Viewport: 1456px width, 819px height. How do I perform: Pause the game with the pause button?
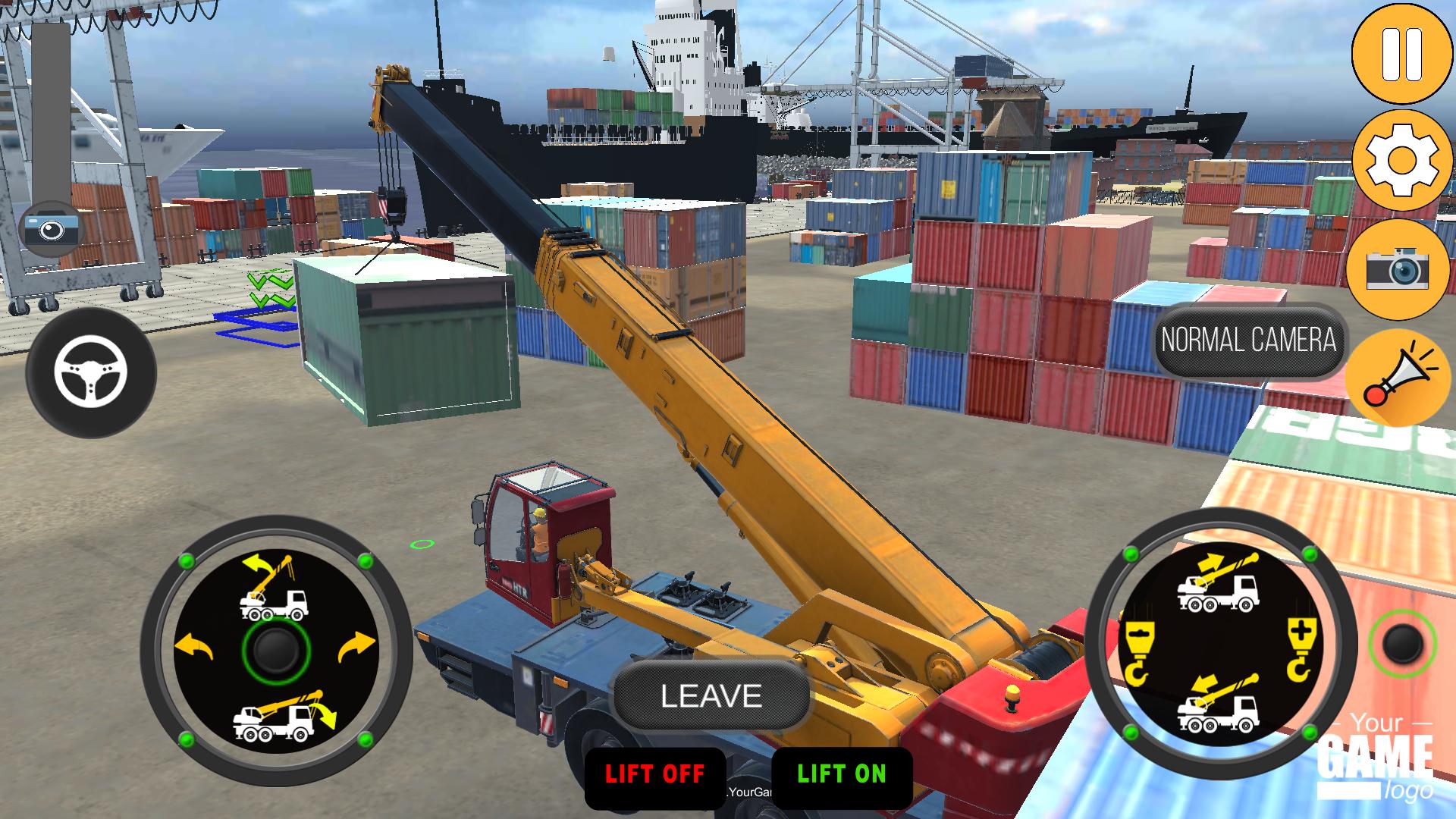(x=1401, y=55)
